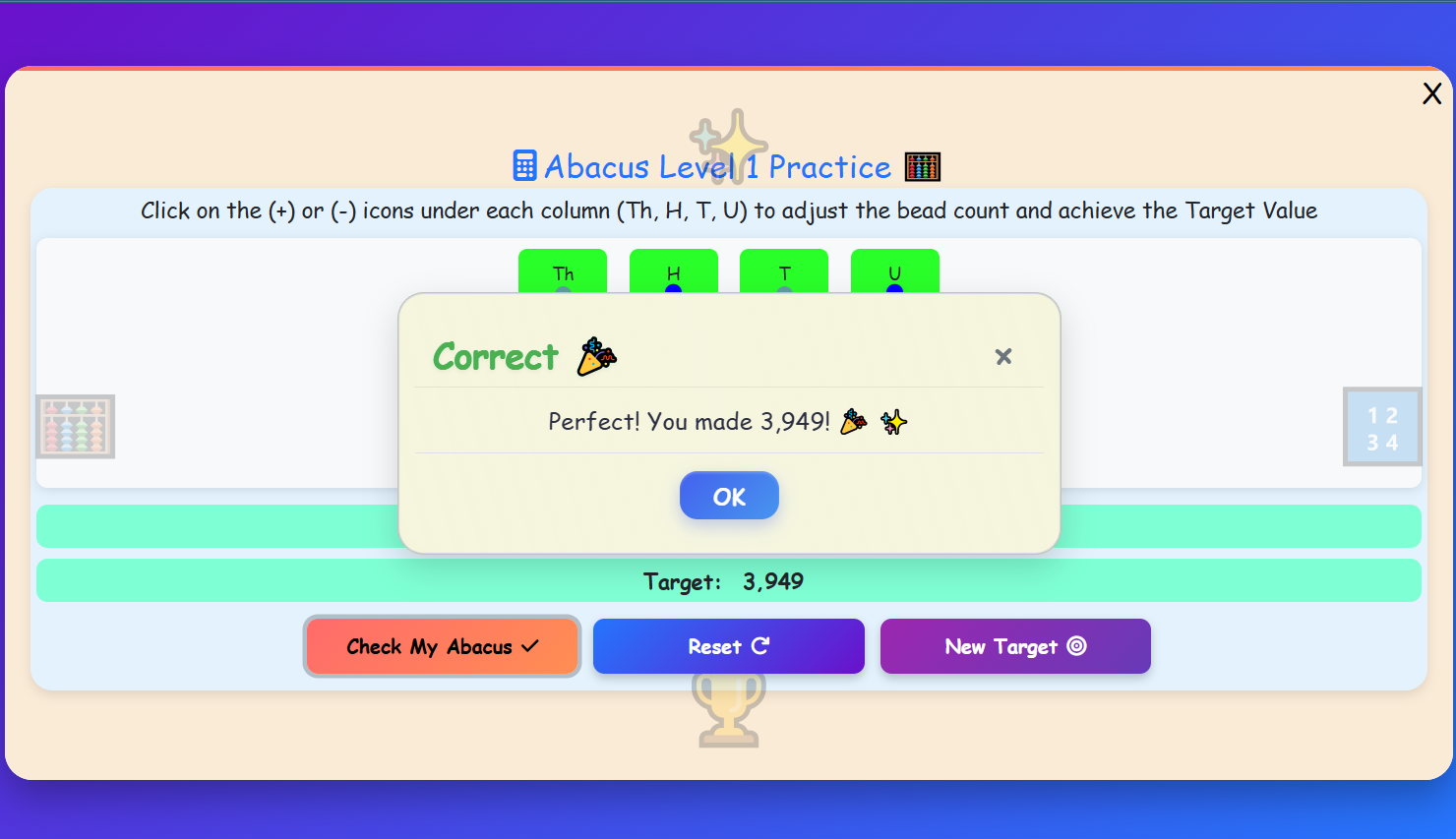Click the calculator icon before the title
This screenshot has height=839, width=1456.
click(522, 166)
